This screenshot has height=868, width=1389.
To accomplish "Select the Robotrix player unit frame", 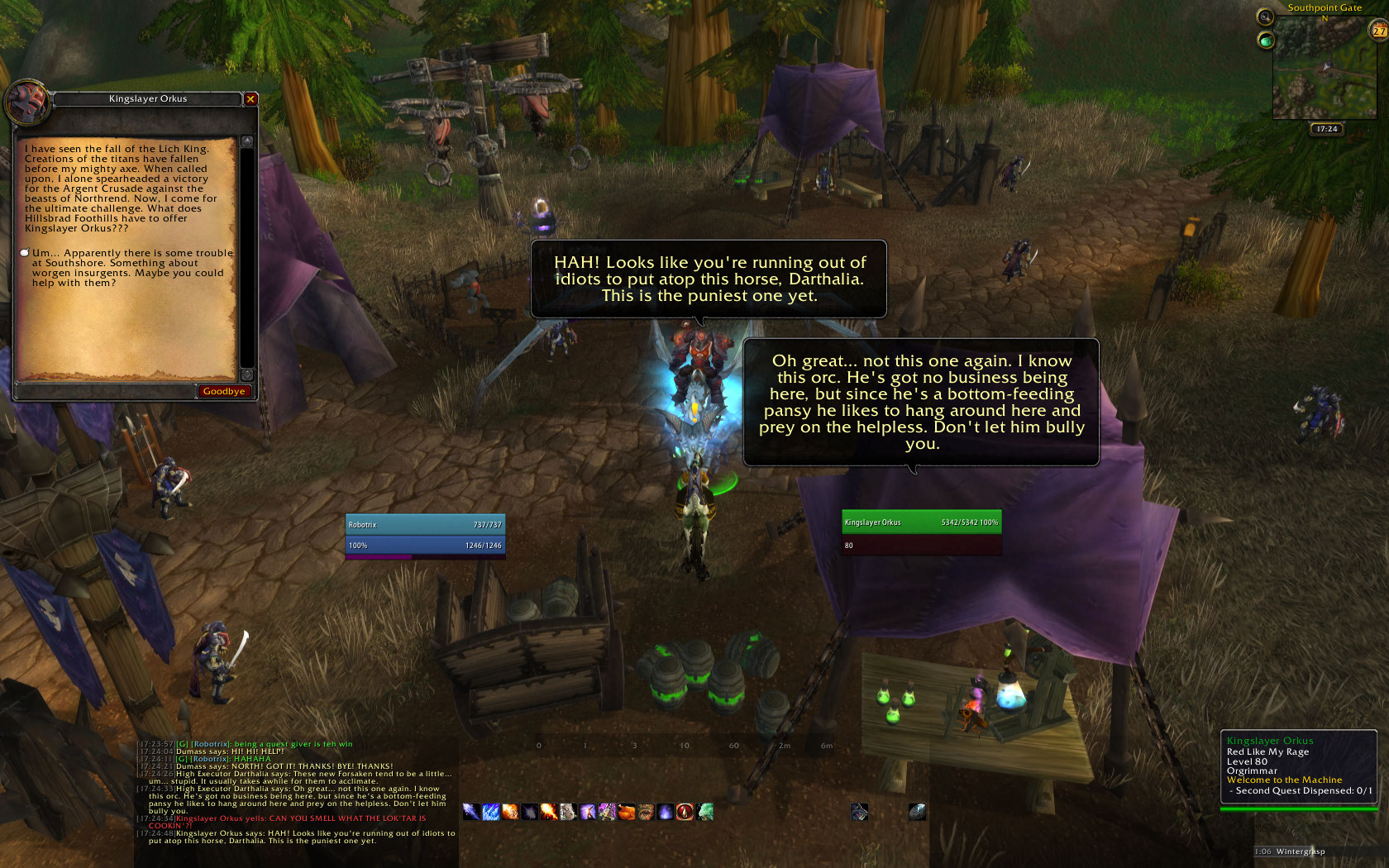I will [x=425, y=535].
